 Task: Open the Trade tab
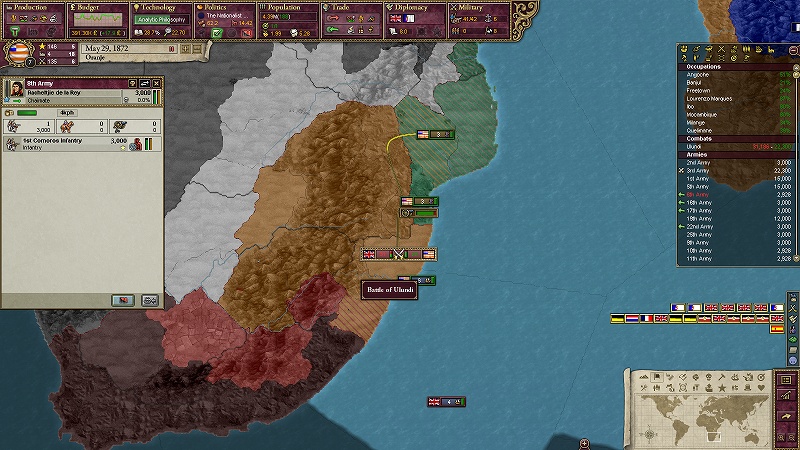pyautogui.click(x=352, y=7)
